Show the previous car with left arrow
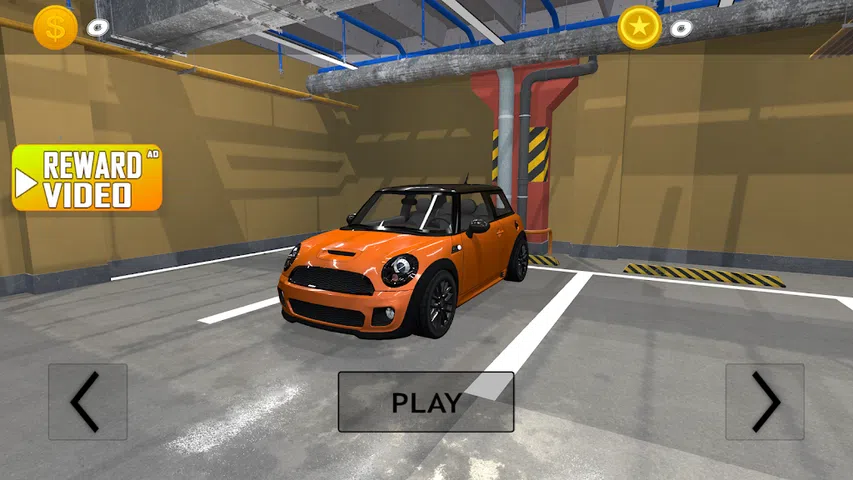 88,402
